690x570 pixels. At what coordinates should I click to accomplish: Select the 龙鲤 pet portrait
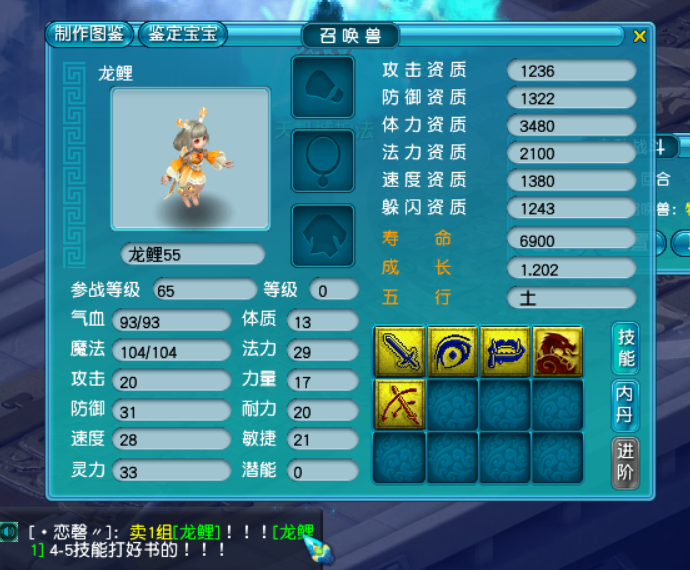click(190, 159)
